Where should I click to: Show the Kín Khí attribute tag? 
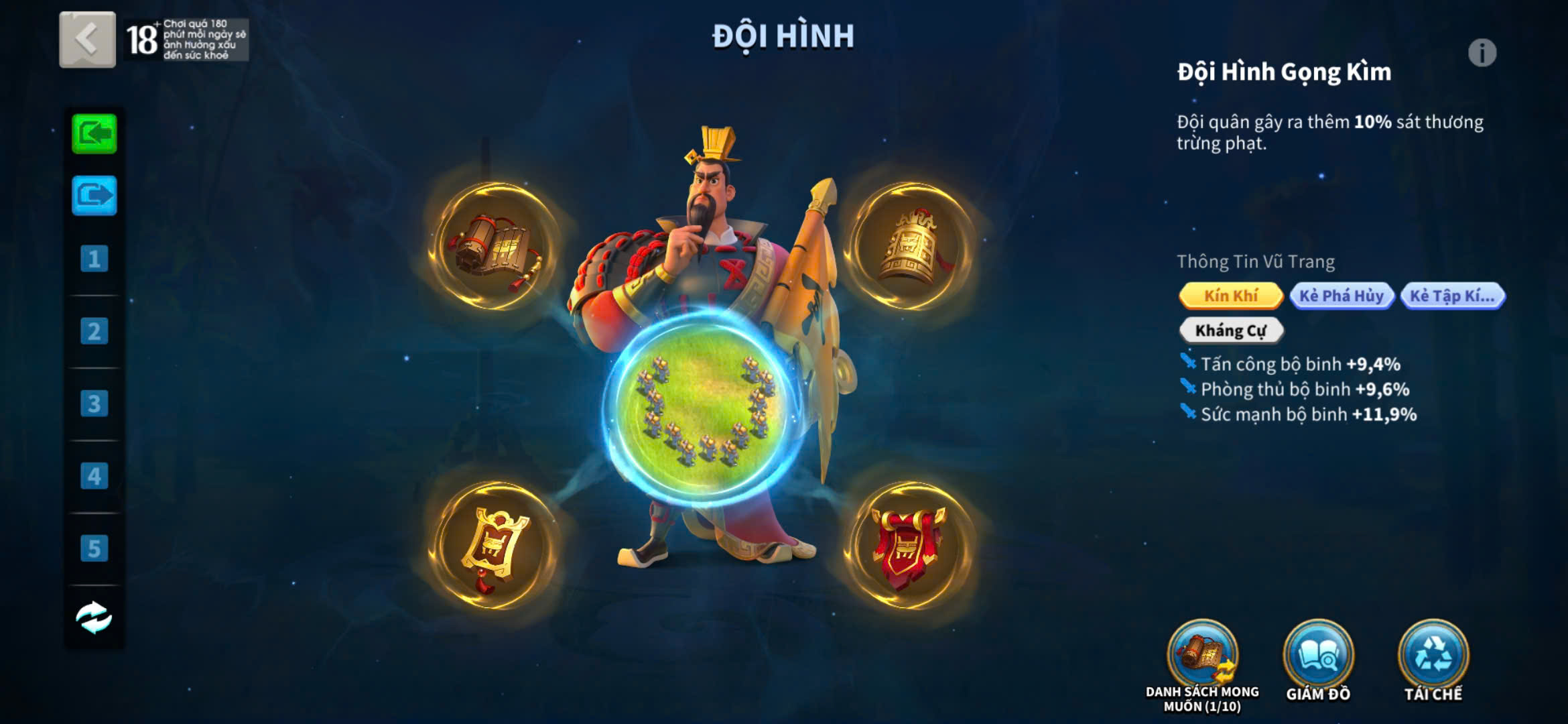(x=1231, y=296)
